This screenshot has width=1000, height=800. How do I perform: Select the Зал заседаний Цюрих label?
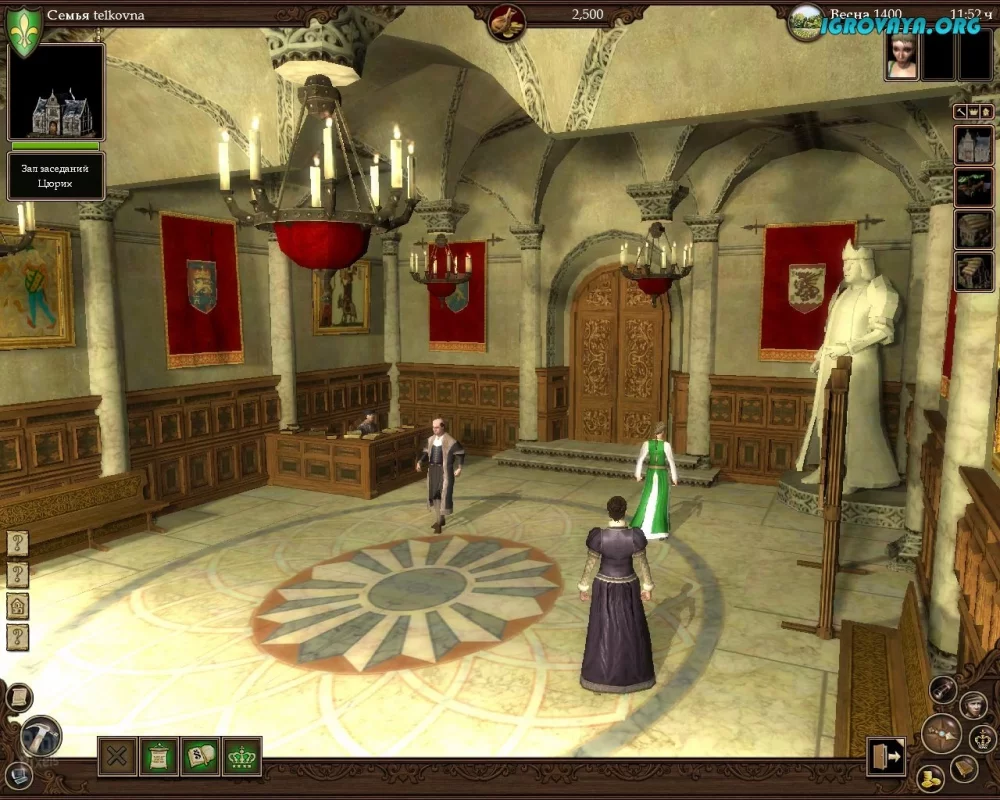pos(56,176)
